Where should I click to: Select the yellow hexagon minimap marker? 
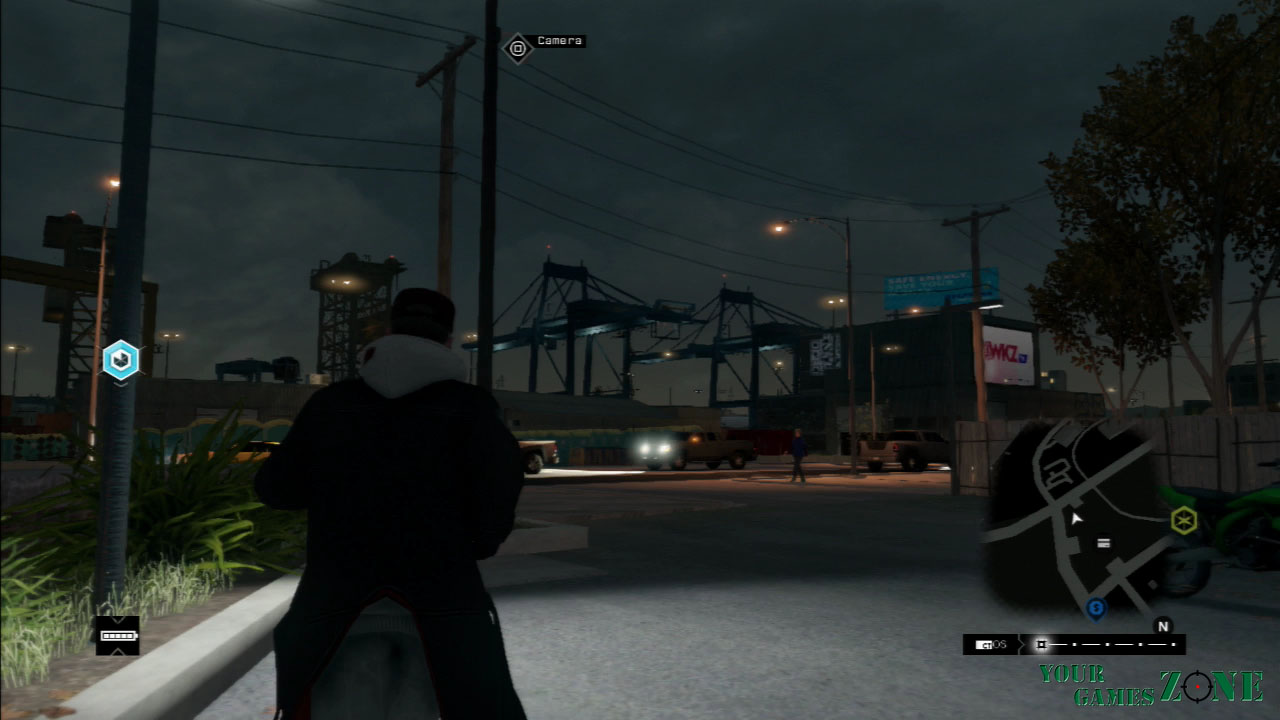[x=1184, y=520]
